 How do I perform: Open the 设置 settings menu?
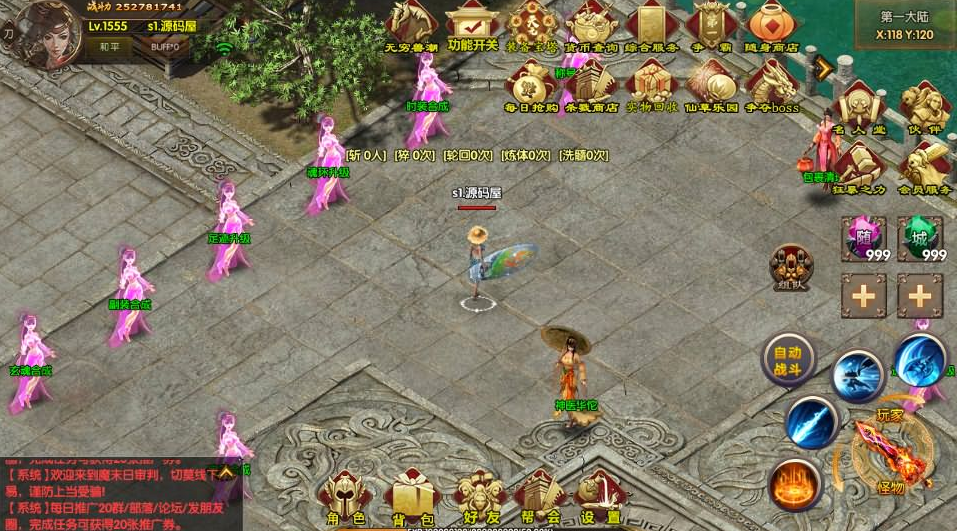601,497
